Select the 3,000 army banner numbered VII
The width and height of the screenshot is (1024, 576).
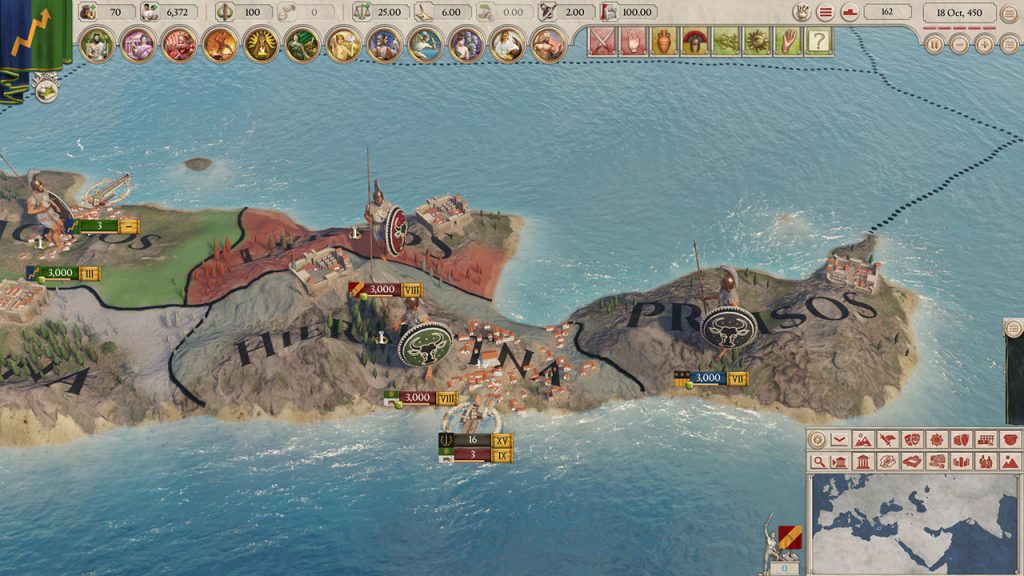tap(711, 378)
